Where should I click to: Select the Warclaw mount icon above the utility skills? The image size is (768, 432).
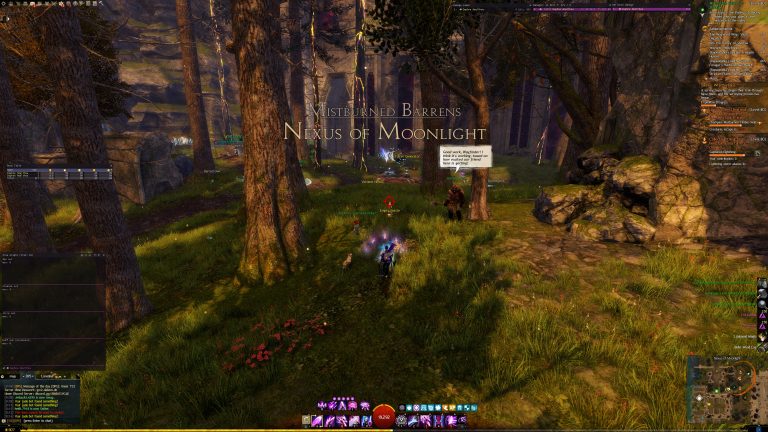click(403, 408)
